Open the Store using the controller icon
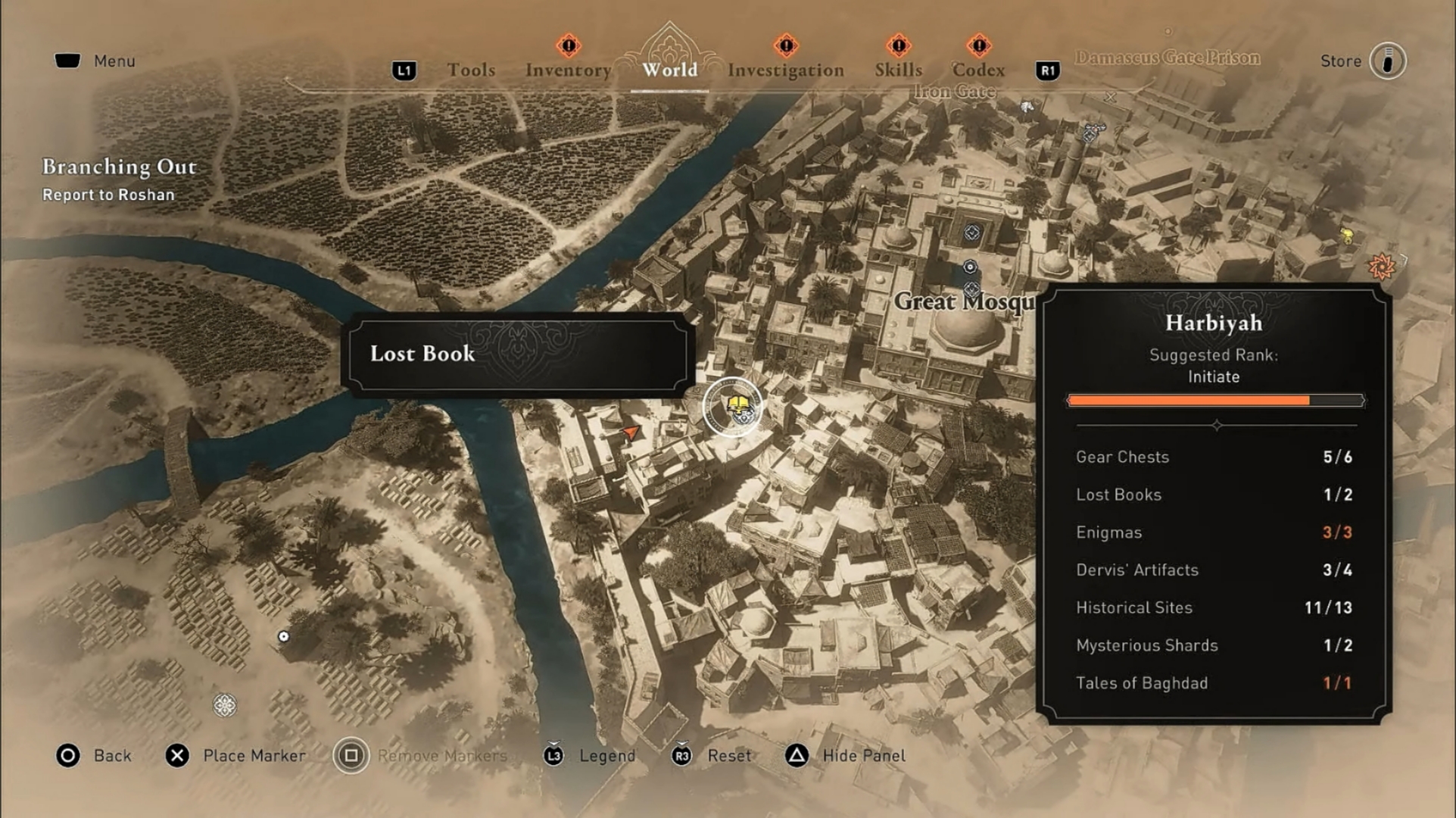This screenshot has width=1456, height=818. pos(1389,61)
